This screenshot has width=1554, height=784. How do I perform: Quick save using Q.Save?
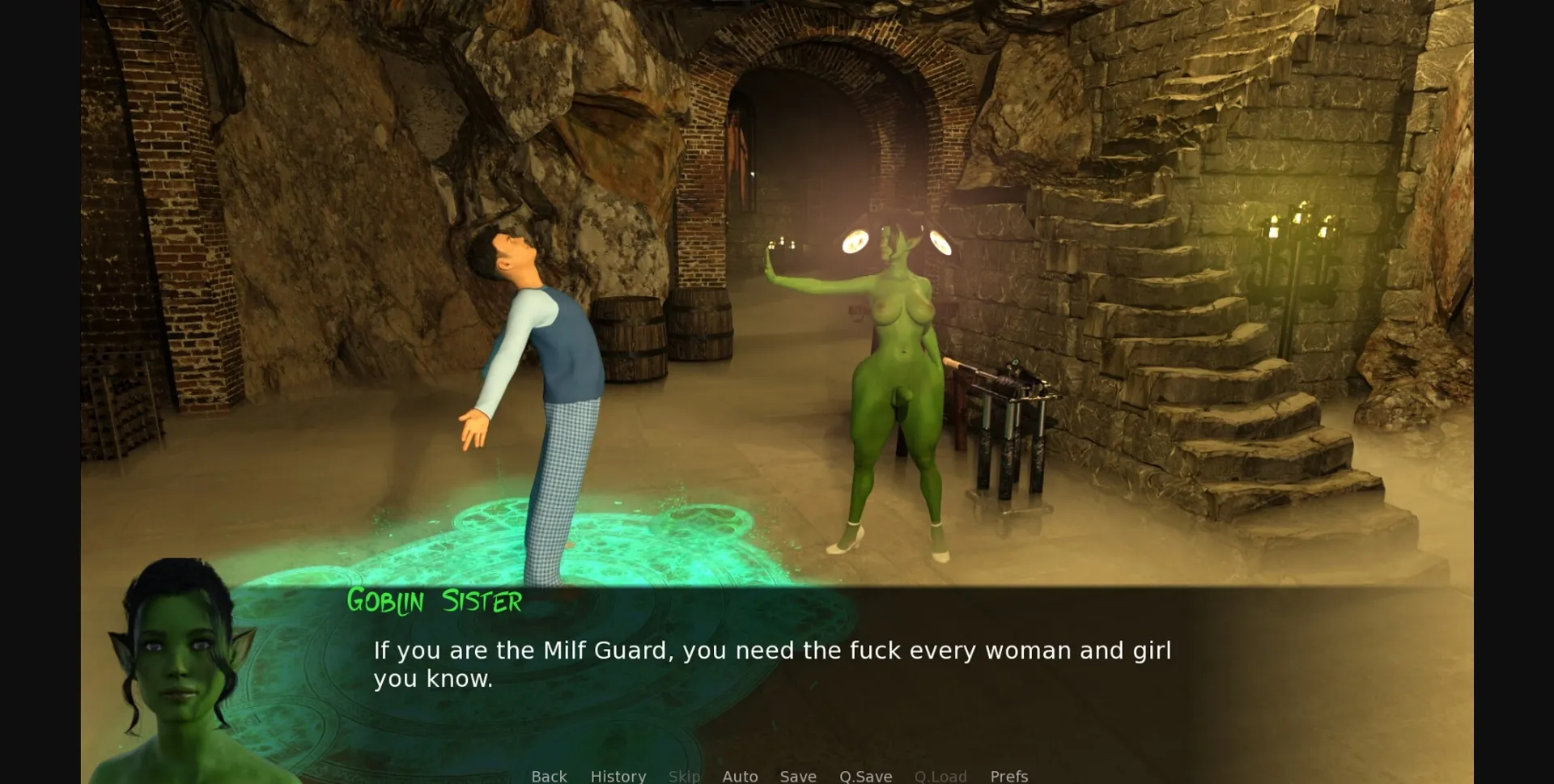(x=865, y=776)
